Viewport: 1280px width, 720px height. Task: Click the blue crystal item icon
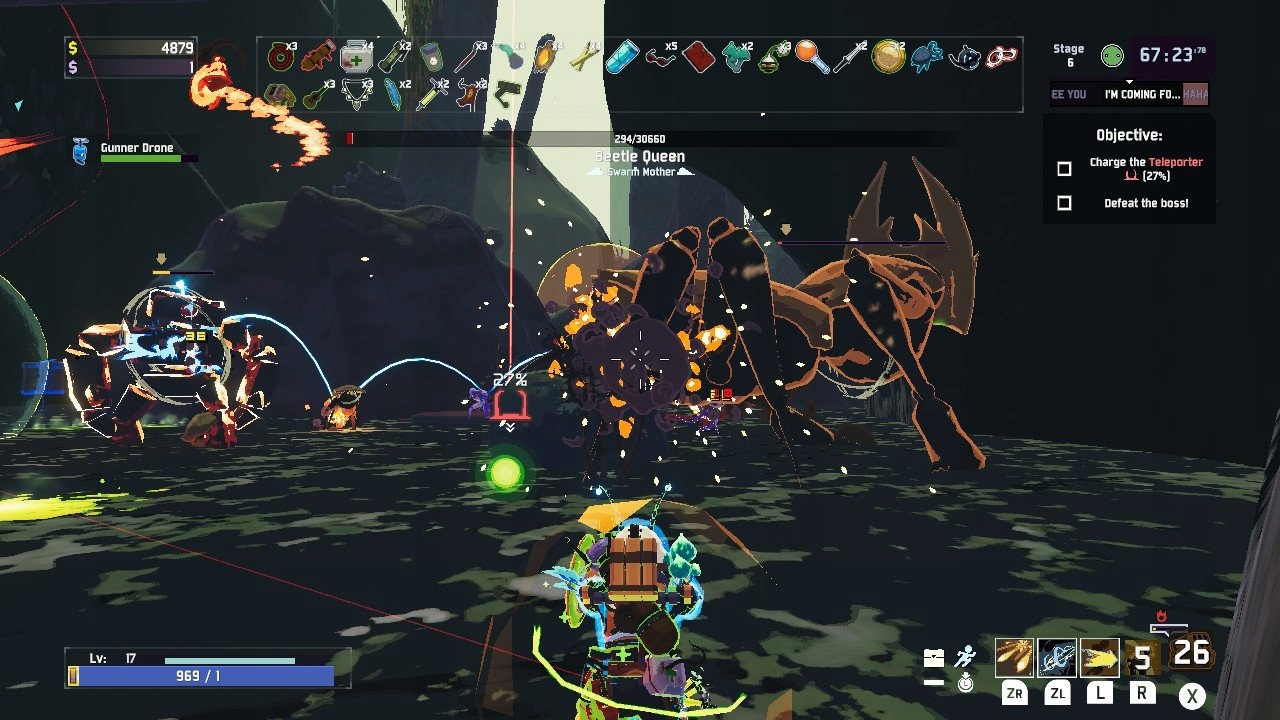(622, 57)
